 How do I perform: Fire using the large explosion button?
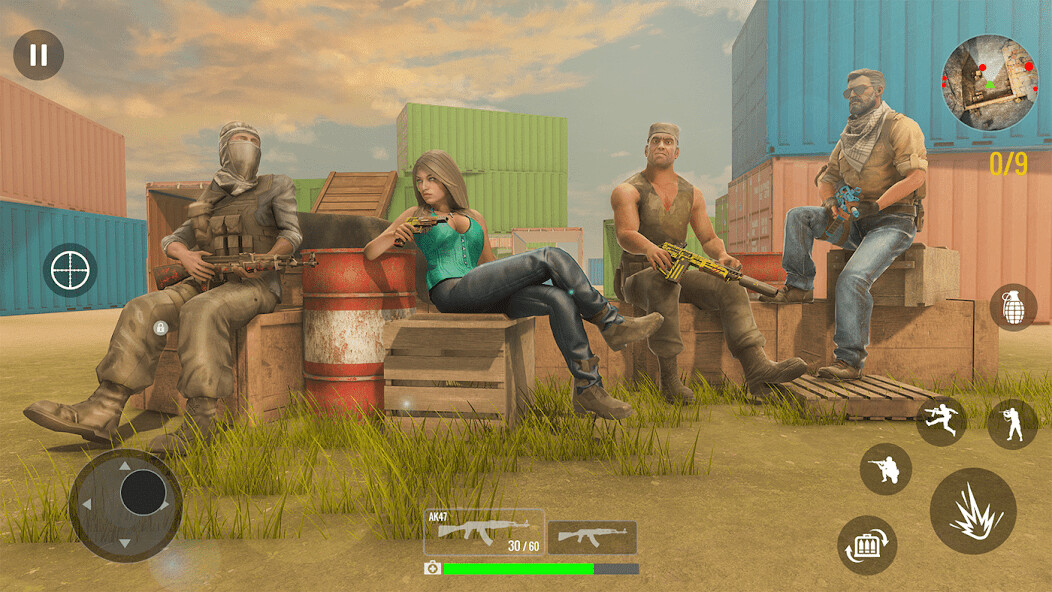click(x=973, y=511)
